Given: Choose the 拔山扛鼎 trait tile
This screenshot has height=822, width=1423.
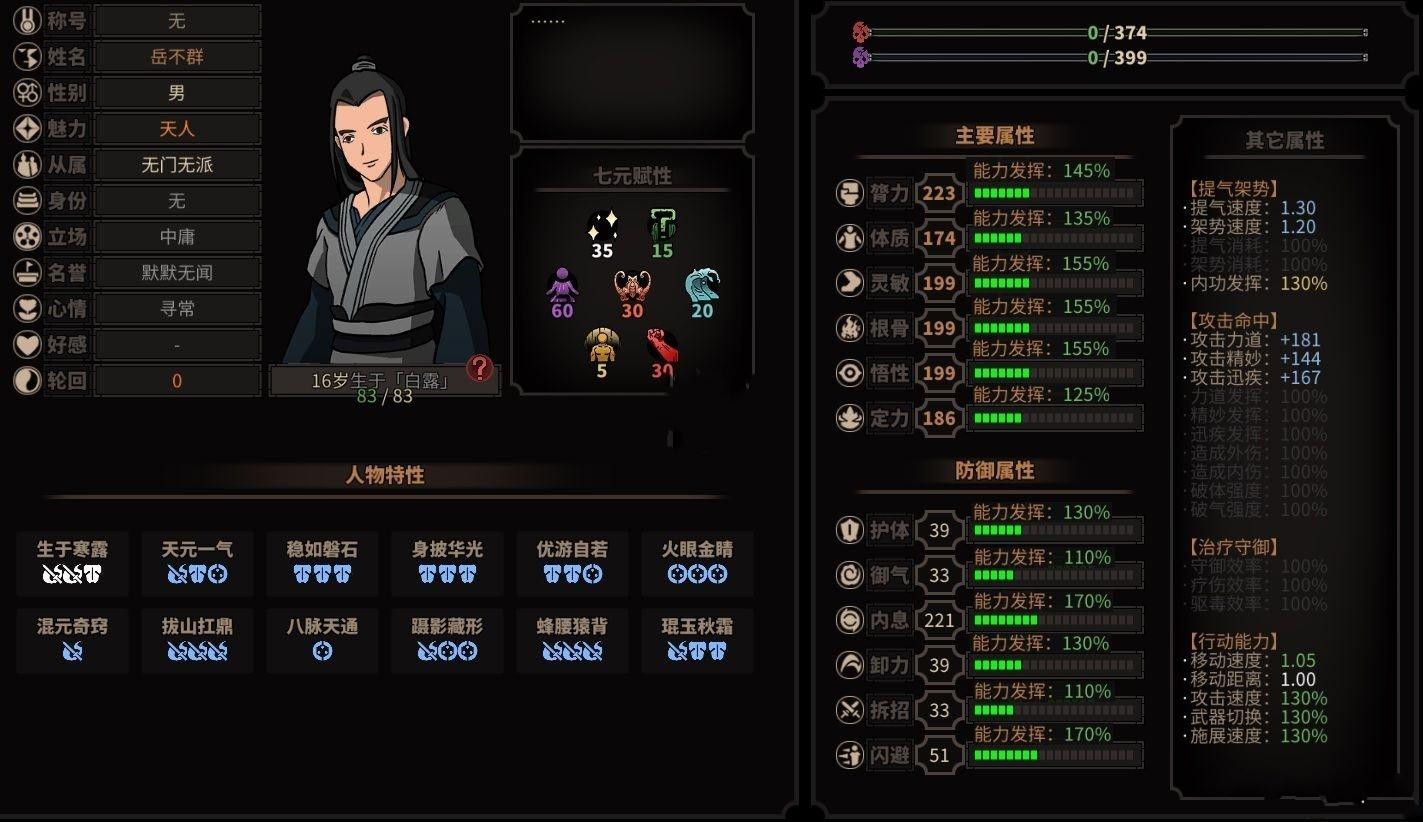Looking at the screenshot, I should tap(197, 639).
